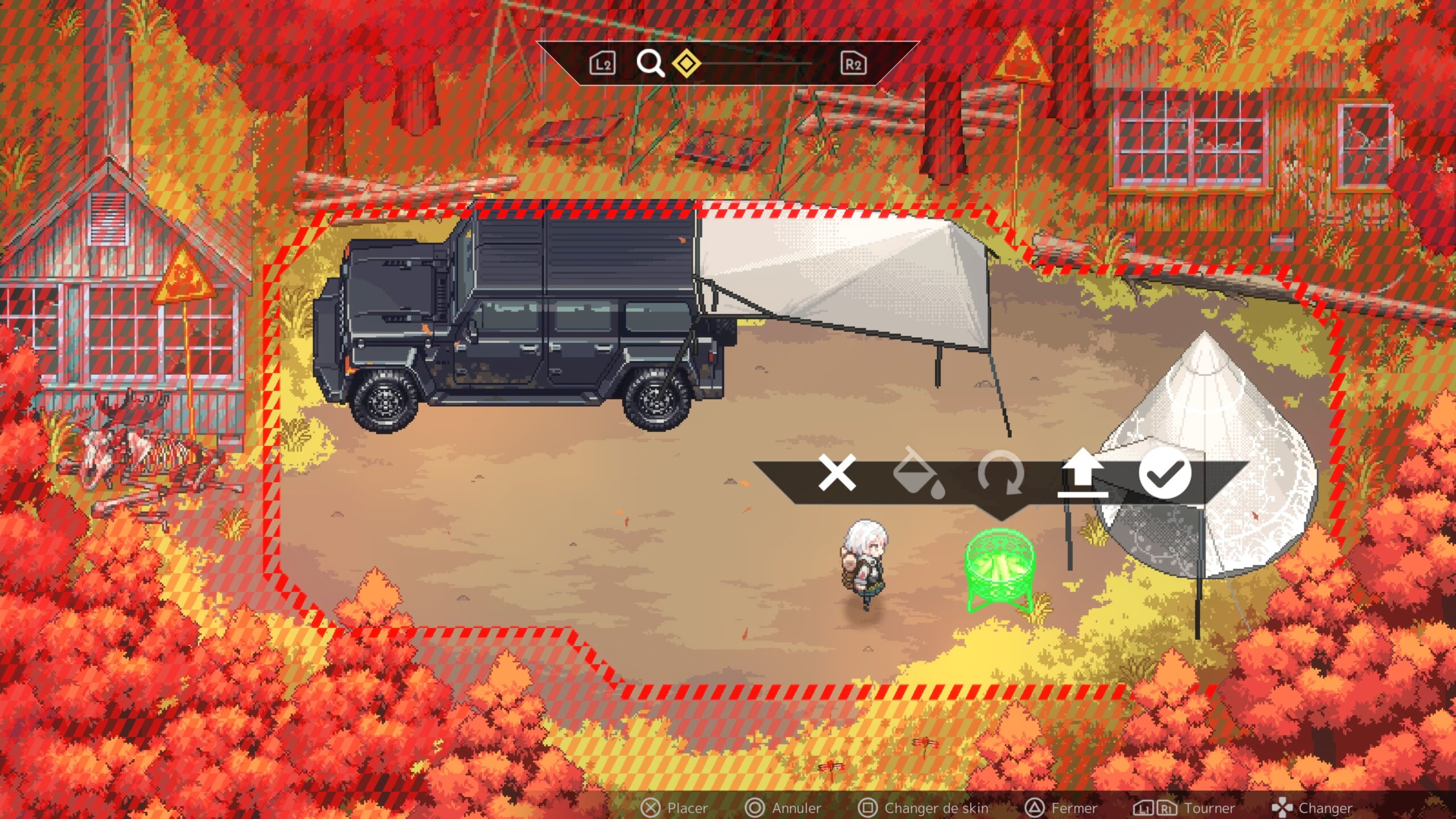Rotate the object with the circular arrow icon
The height and width of the screenshot is (819, 1456).
[1001, 473]
